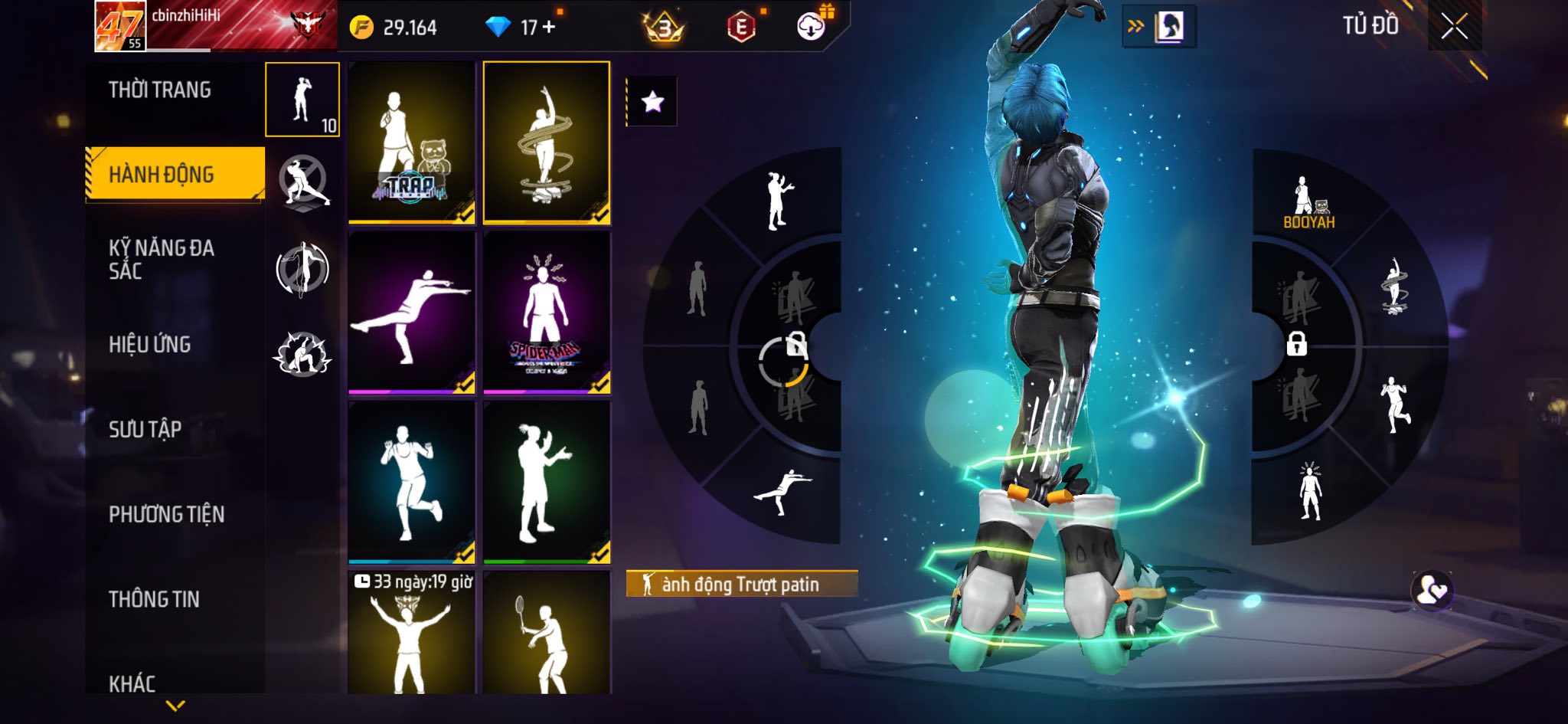Add diamonds with the plus button
The image size is (1568, 724).
tap(549, 27)
